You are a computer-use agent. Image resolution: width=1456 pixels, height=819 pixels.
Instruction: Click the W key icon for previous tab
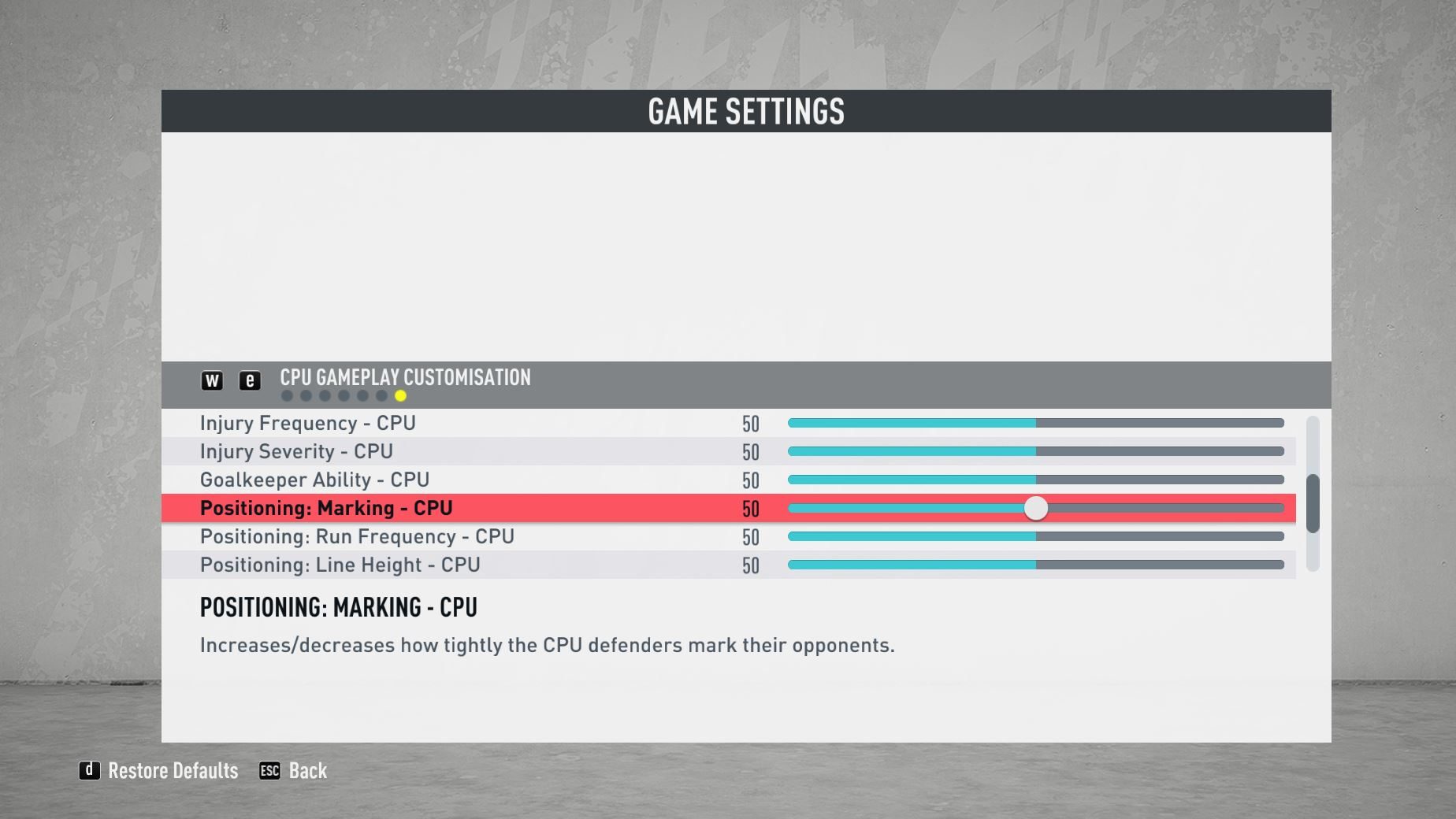coord(210,380)
